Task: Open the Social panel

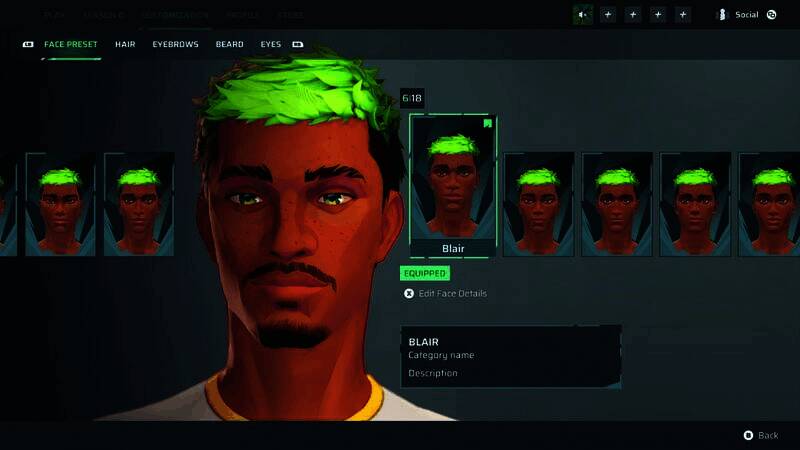Action: 745,15
